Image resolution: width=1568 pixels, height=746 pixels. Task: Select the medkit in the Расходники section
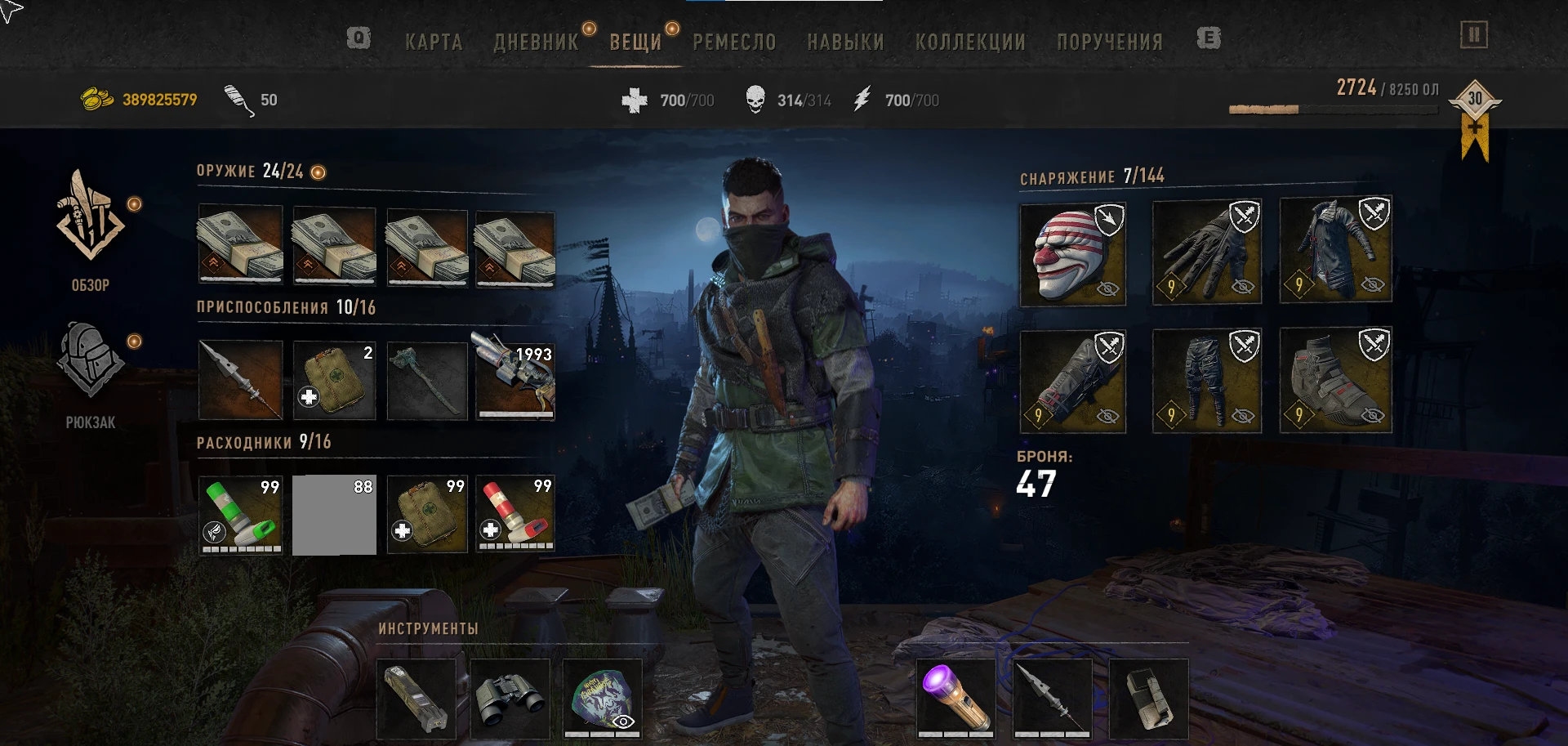tap(426, 513)
